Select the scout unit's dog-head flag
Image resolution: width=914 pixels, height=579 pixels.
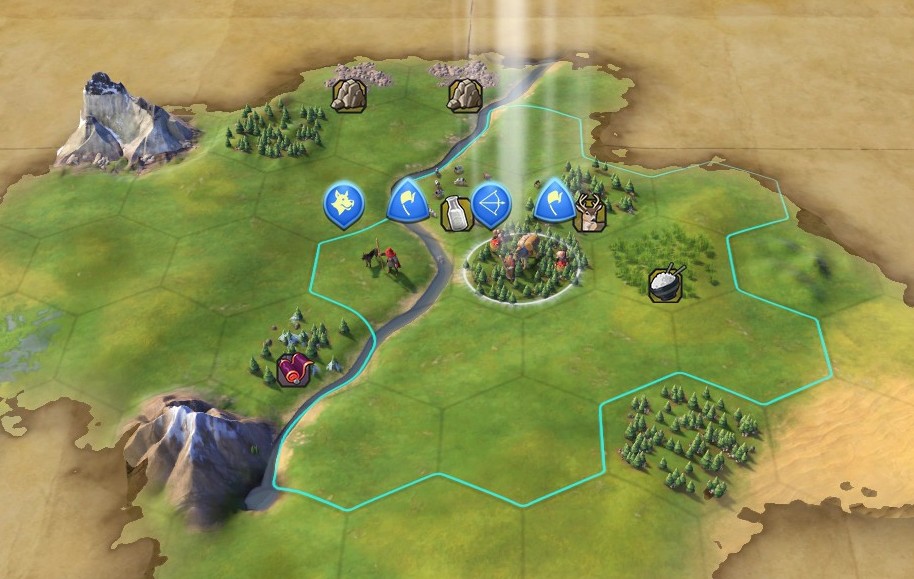[343, 204]
